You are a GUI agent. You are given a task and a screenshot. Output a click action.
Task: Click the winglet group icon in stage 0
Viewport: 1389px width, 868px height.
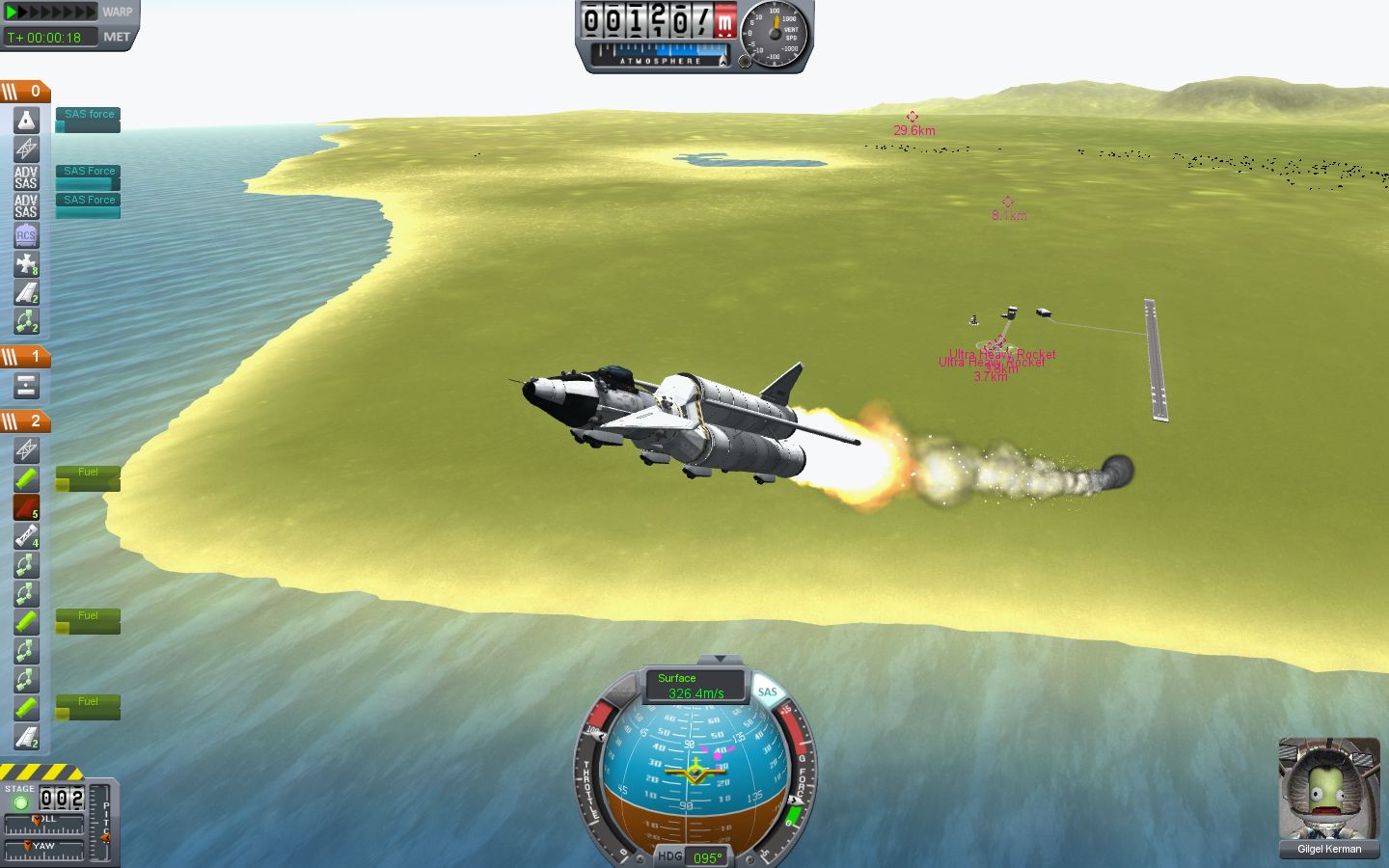pyautogui.click(x=26, y=293)
